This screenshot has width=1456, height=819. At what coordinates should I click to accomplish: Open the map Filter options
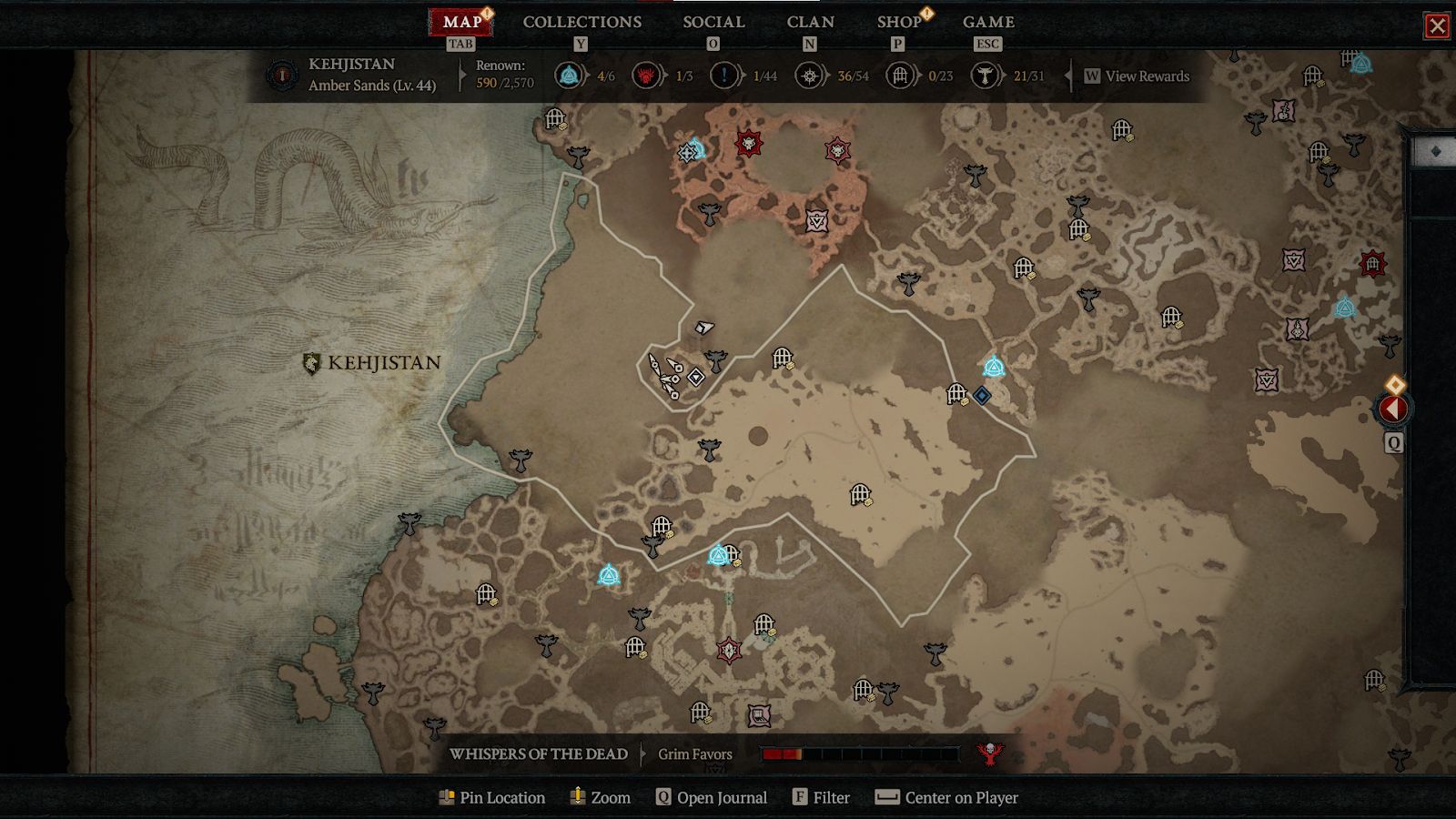821,798
